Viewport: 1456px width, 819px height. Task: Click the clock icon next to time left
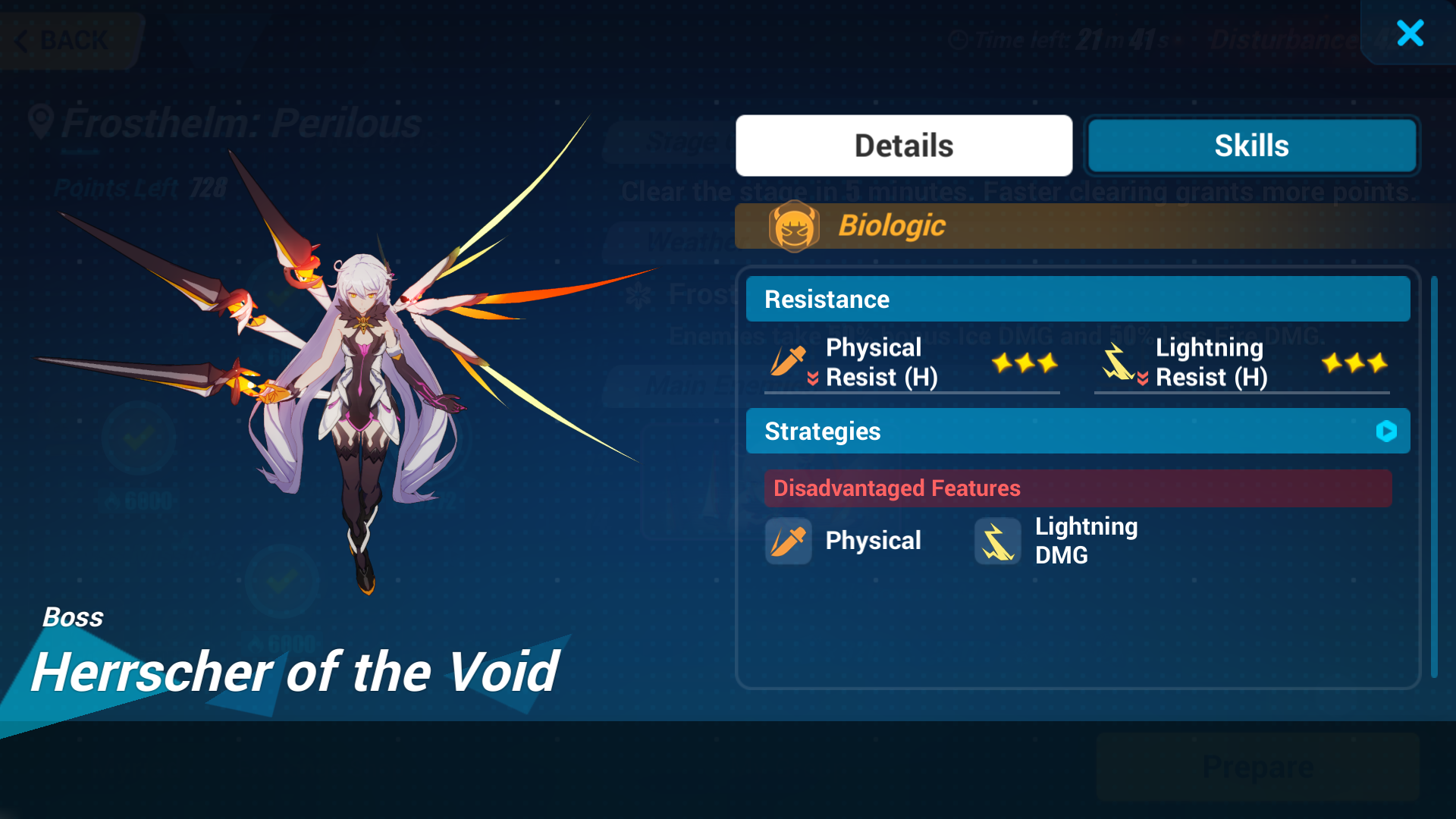[x=957, y=39]
